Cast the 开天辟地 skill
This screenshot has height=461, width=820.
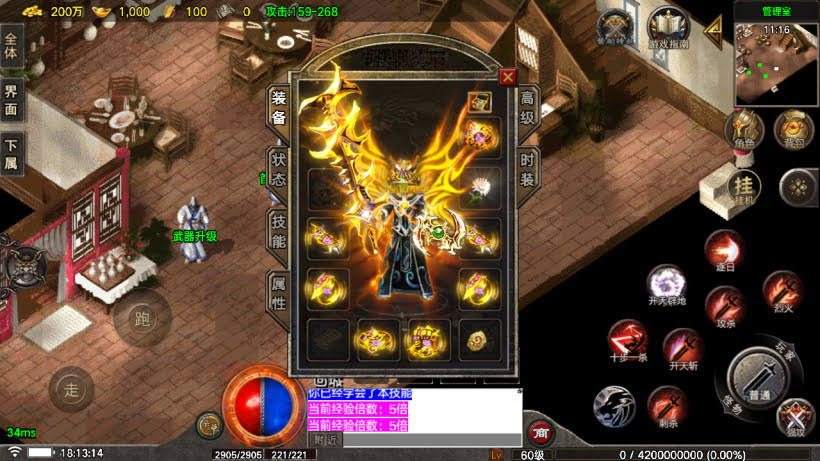click(666, 285)
